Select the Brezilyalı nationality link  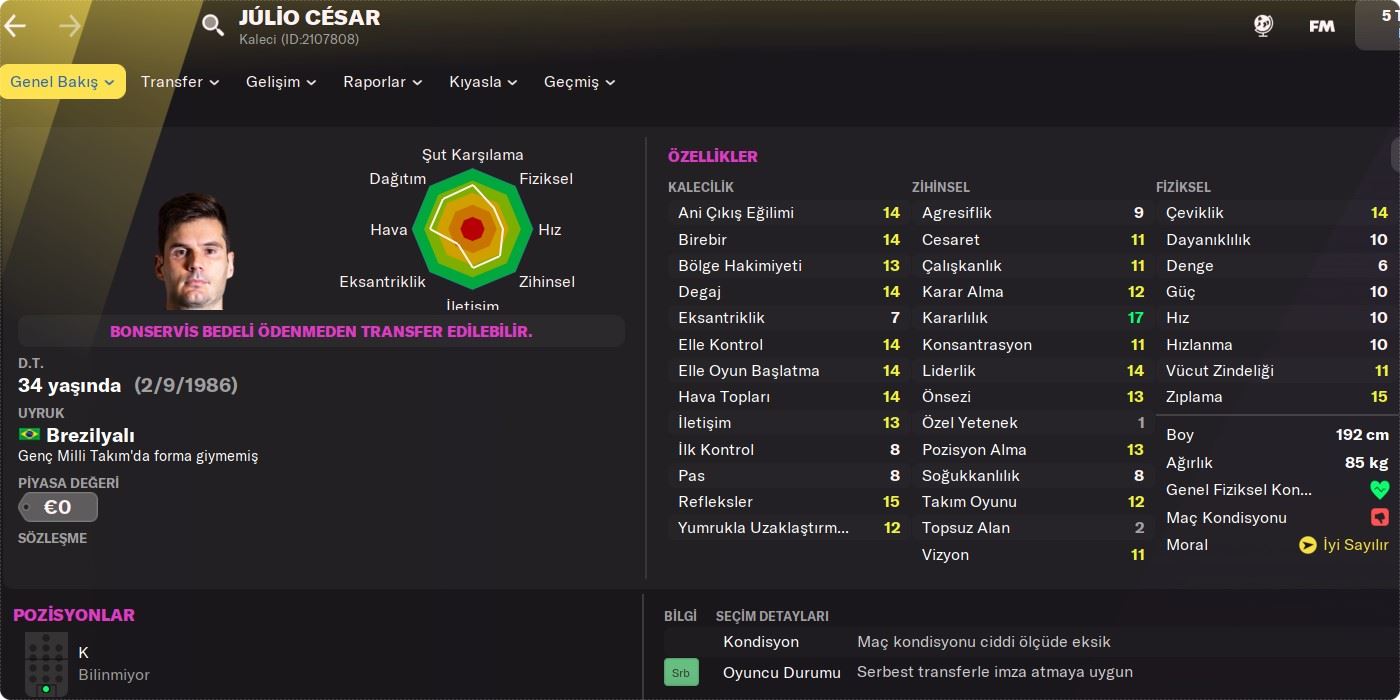coord(90,435)
